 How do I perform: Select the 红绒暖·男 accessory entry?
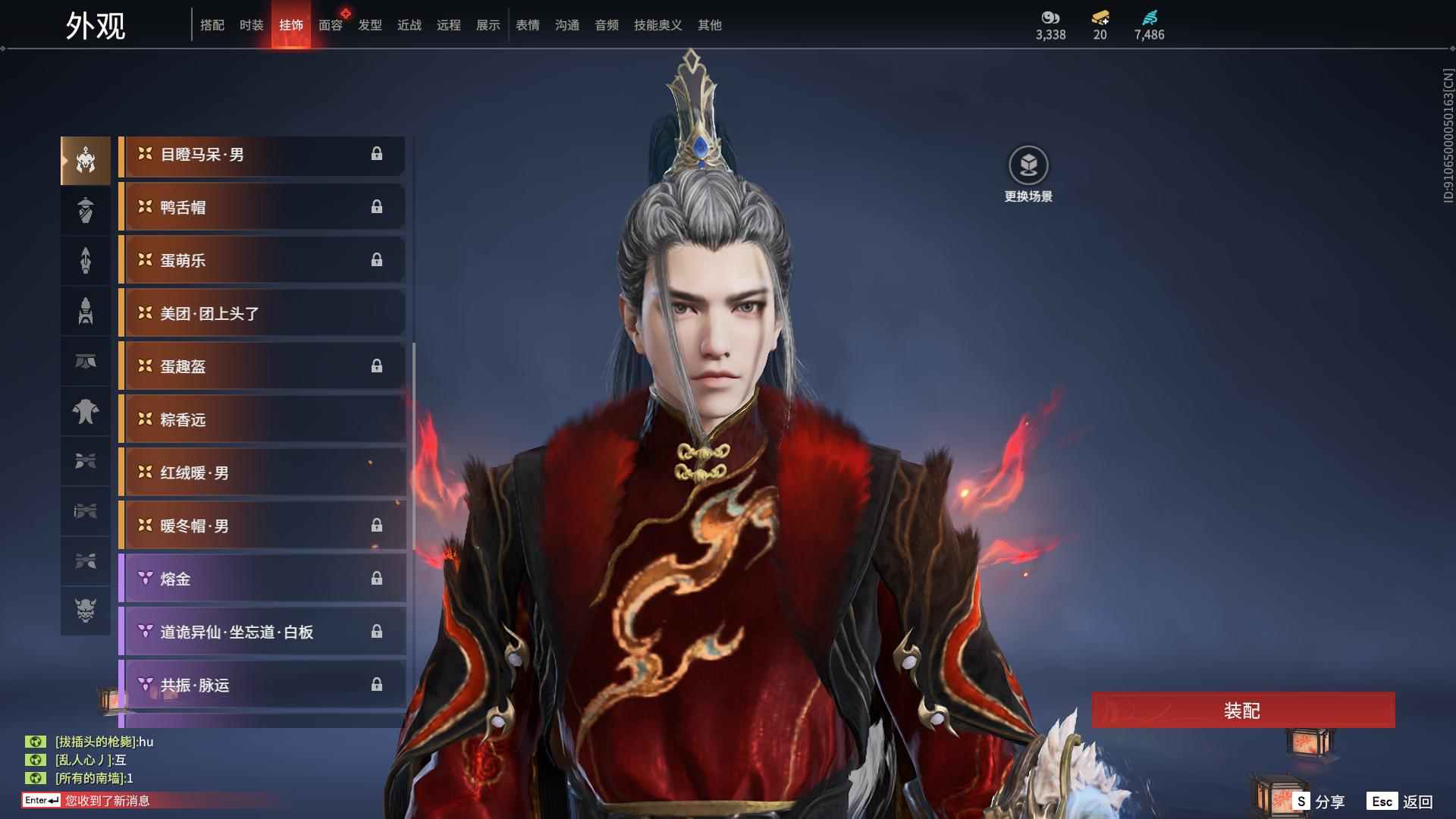point(262,472)
